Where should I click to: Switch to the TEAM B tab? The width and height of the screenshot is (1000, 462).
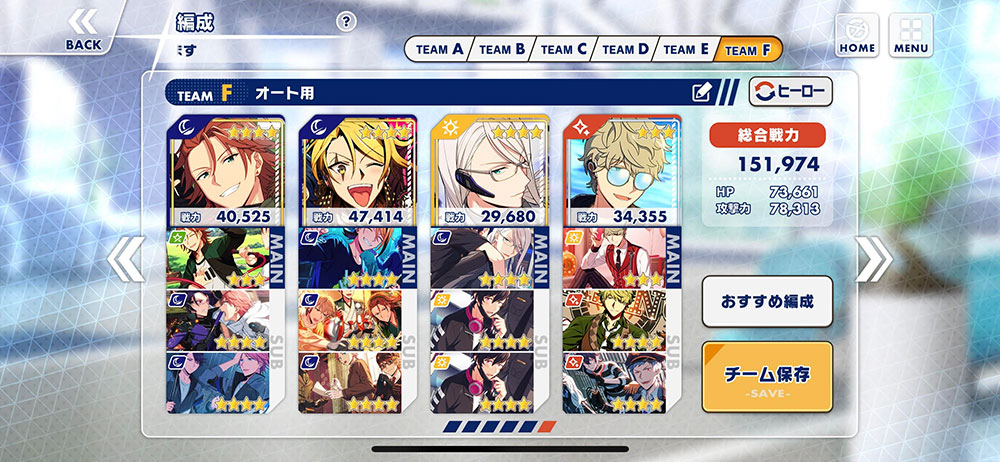tap(501, 49)
